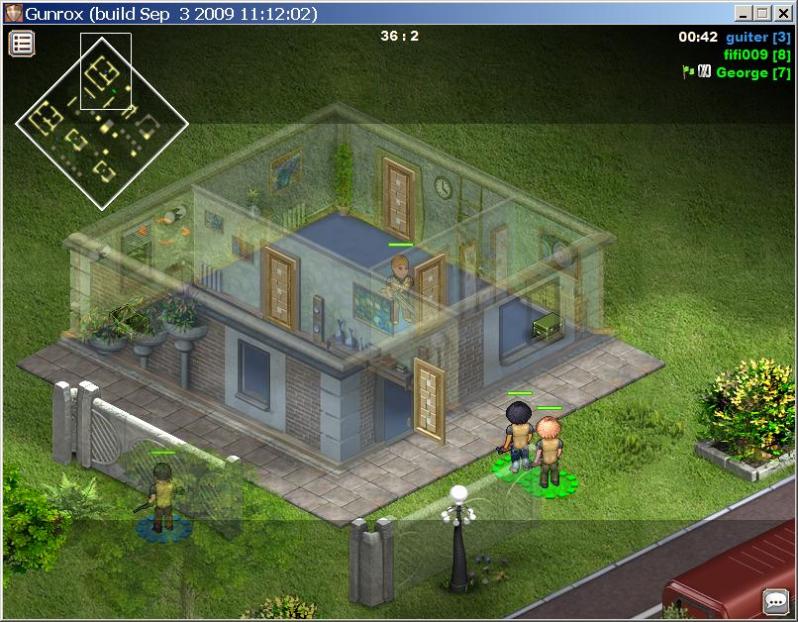798x622 pixels.
Task: Click the diamond-shaped minimap
Action: [x=100, y=122]
